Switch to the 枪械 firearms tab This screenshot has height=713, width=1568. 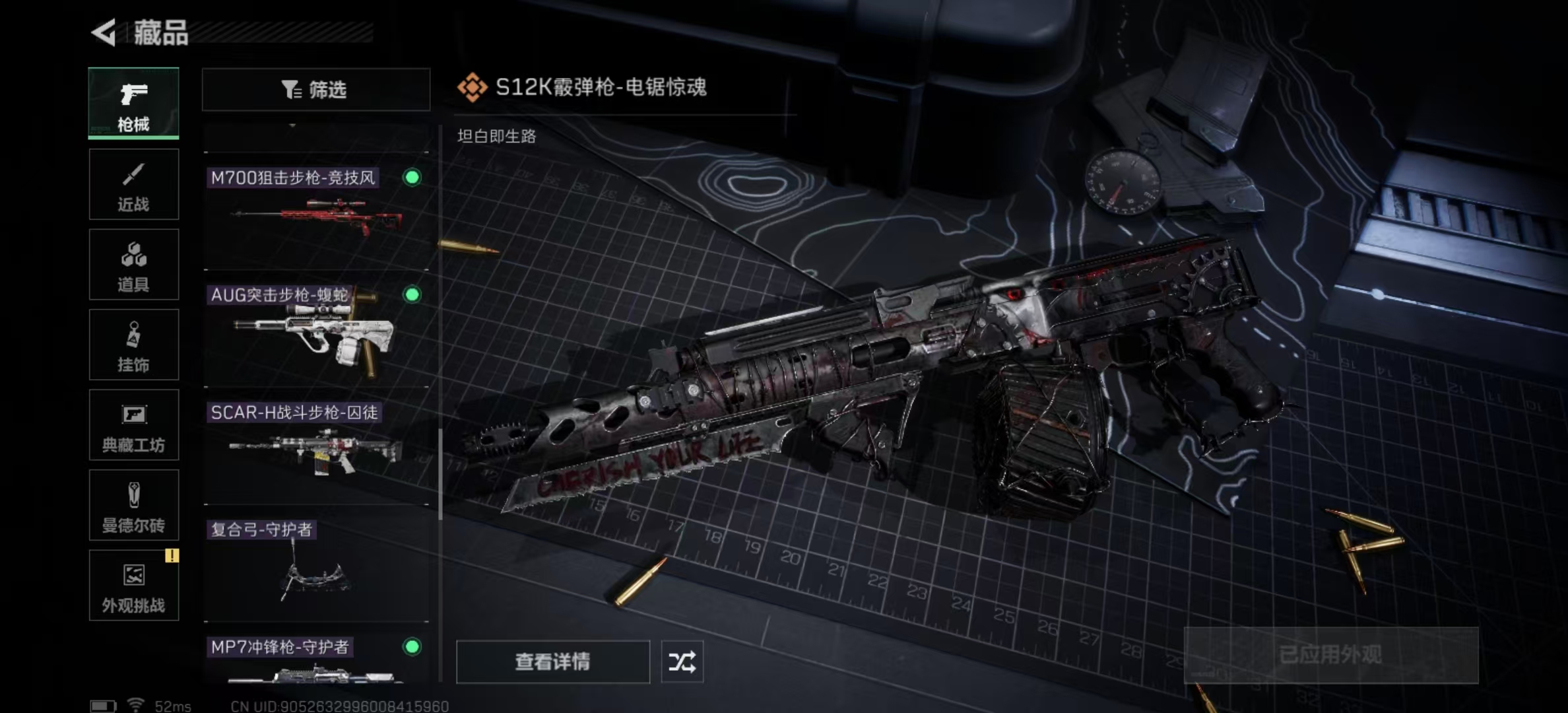[133, 104]
